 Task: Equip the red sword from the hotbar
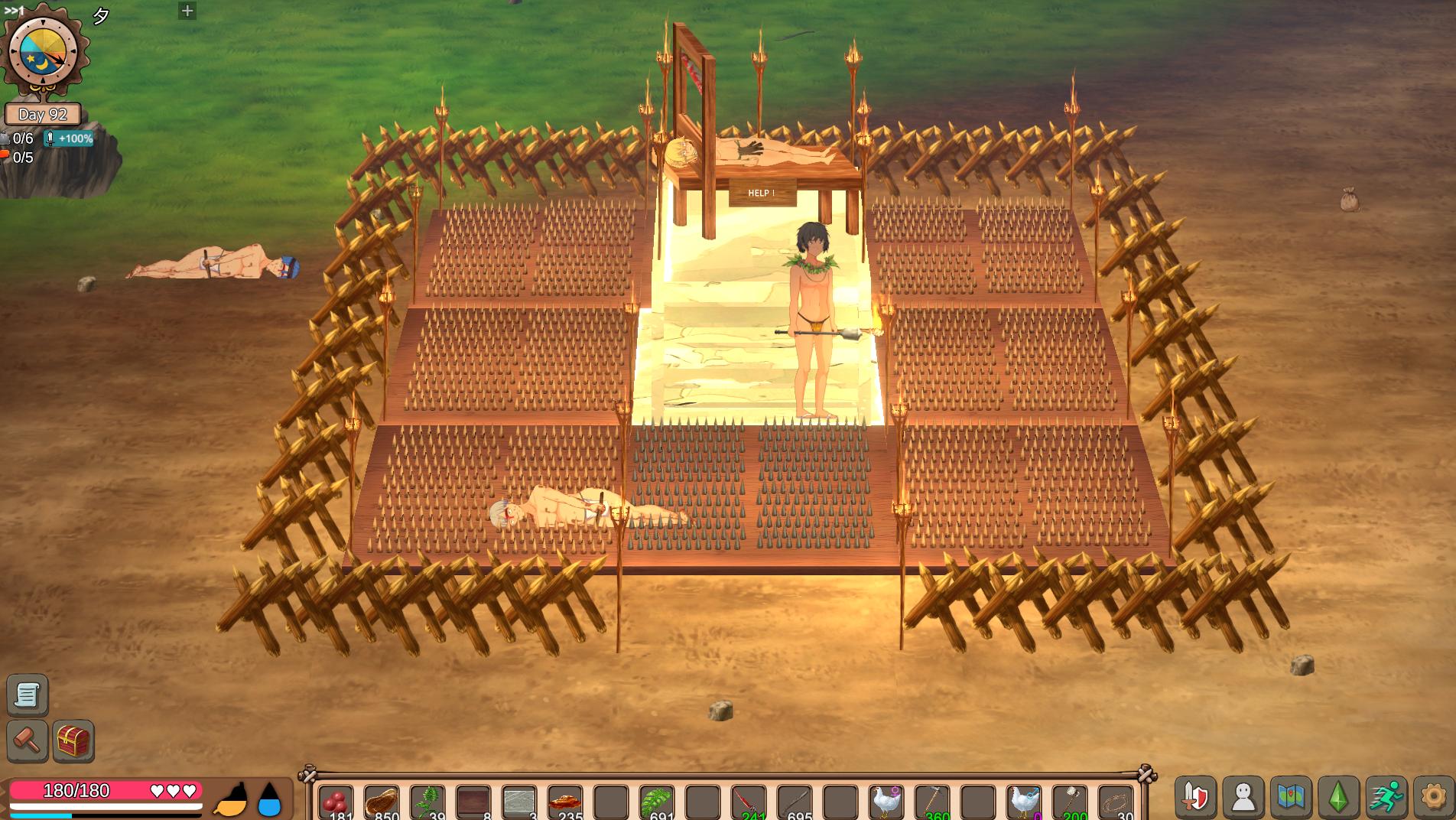pos(749,803)
